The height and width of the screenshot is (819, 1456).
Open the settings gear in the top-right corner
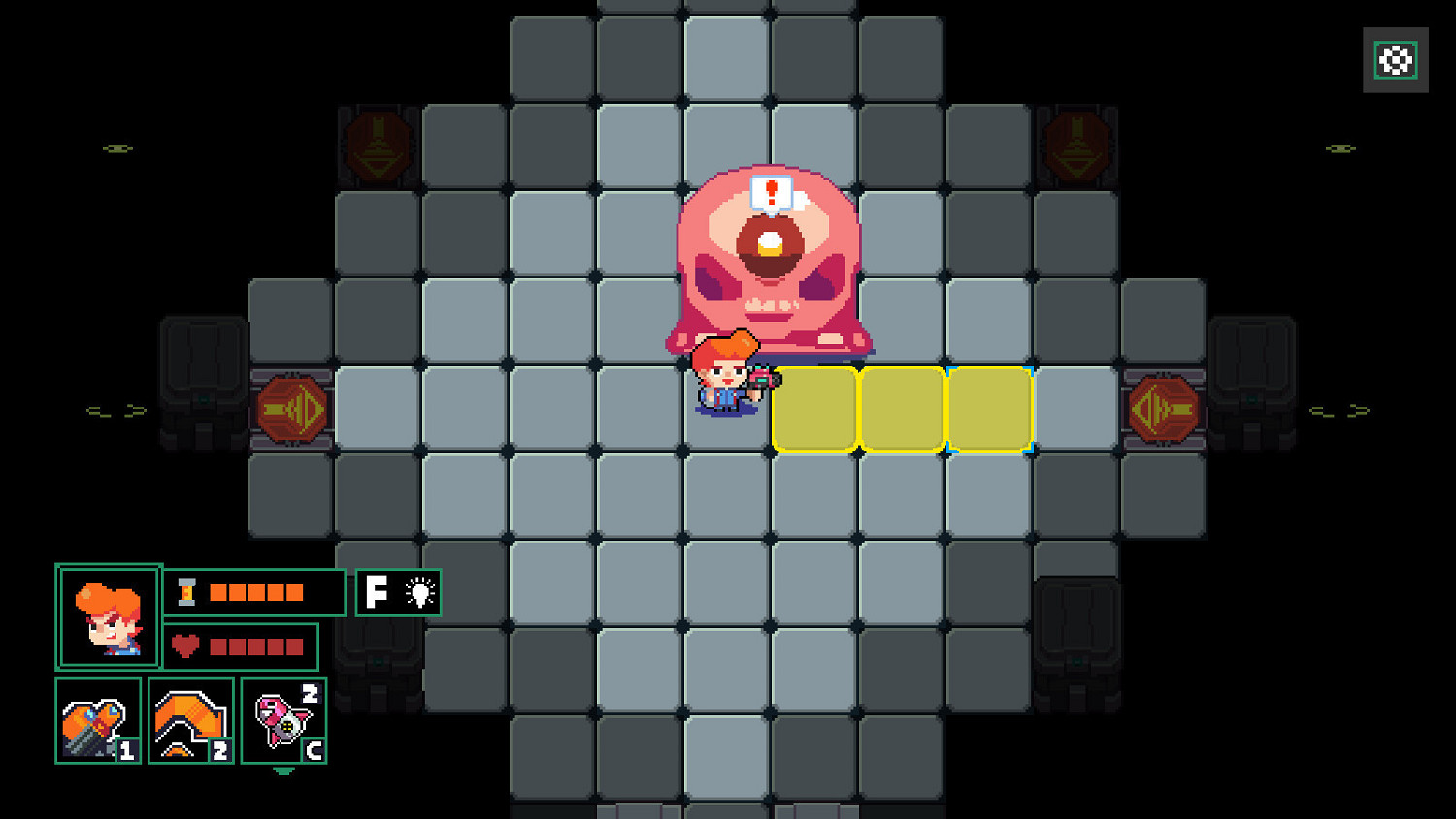[1395, 60]
